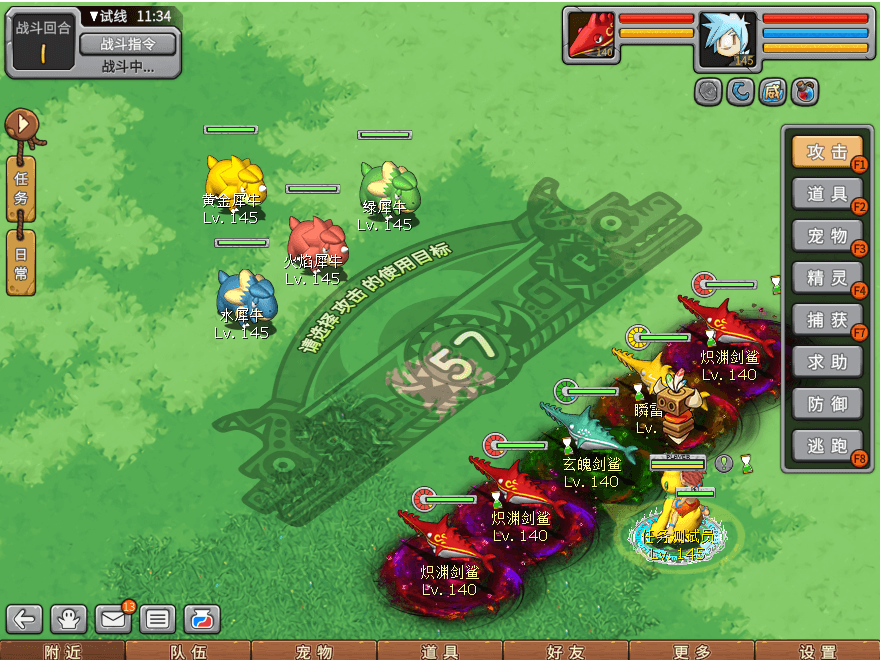Viewport: 880px width, 660px height.
Task: Click the 捕获 capture command
Action: pyautogui.click(x=827, y=320)
